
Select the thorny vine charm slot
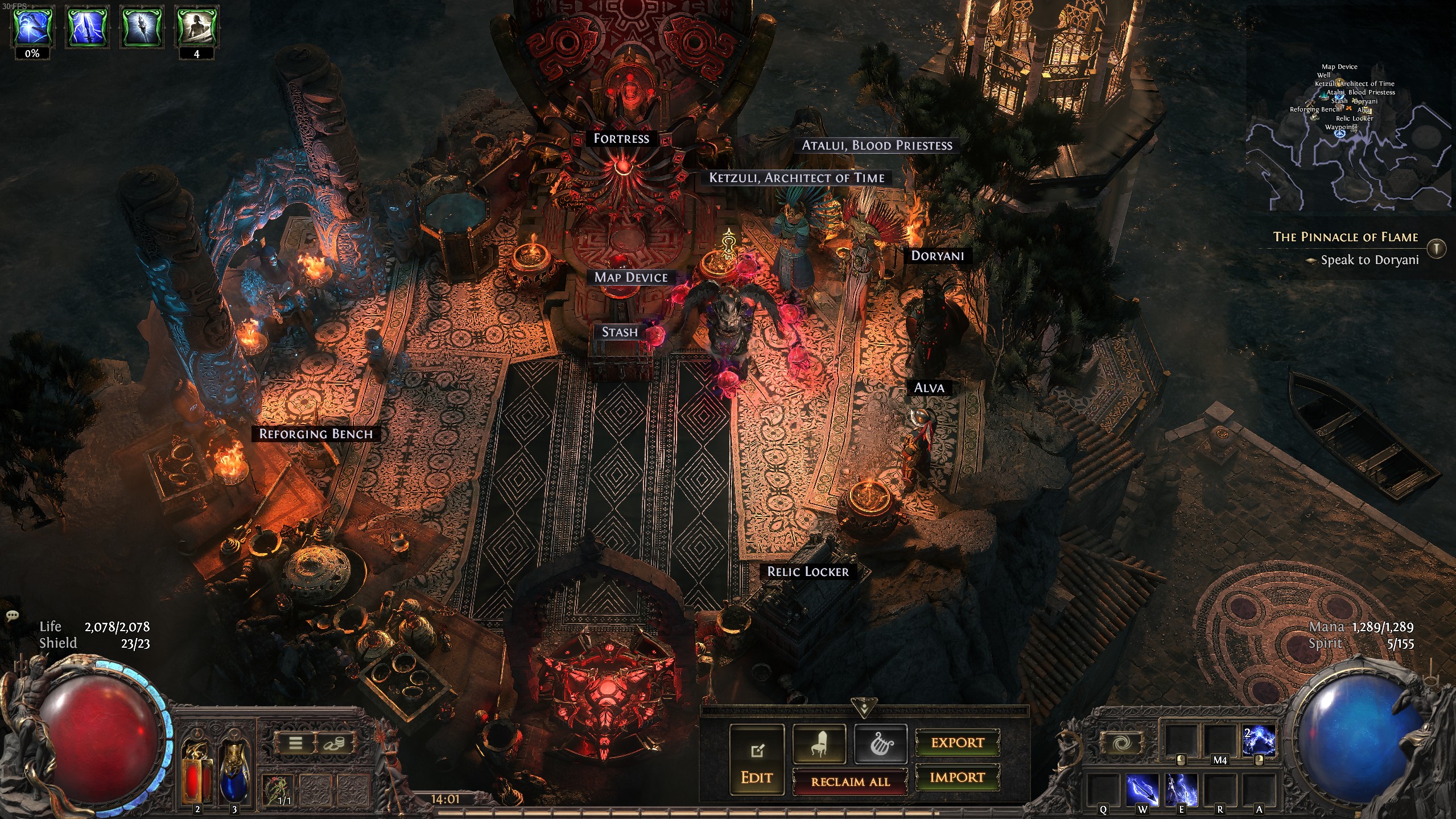(x=278, y=791)
